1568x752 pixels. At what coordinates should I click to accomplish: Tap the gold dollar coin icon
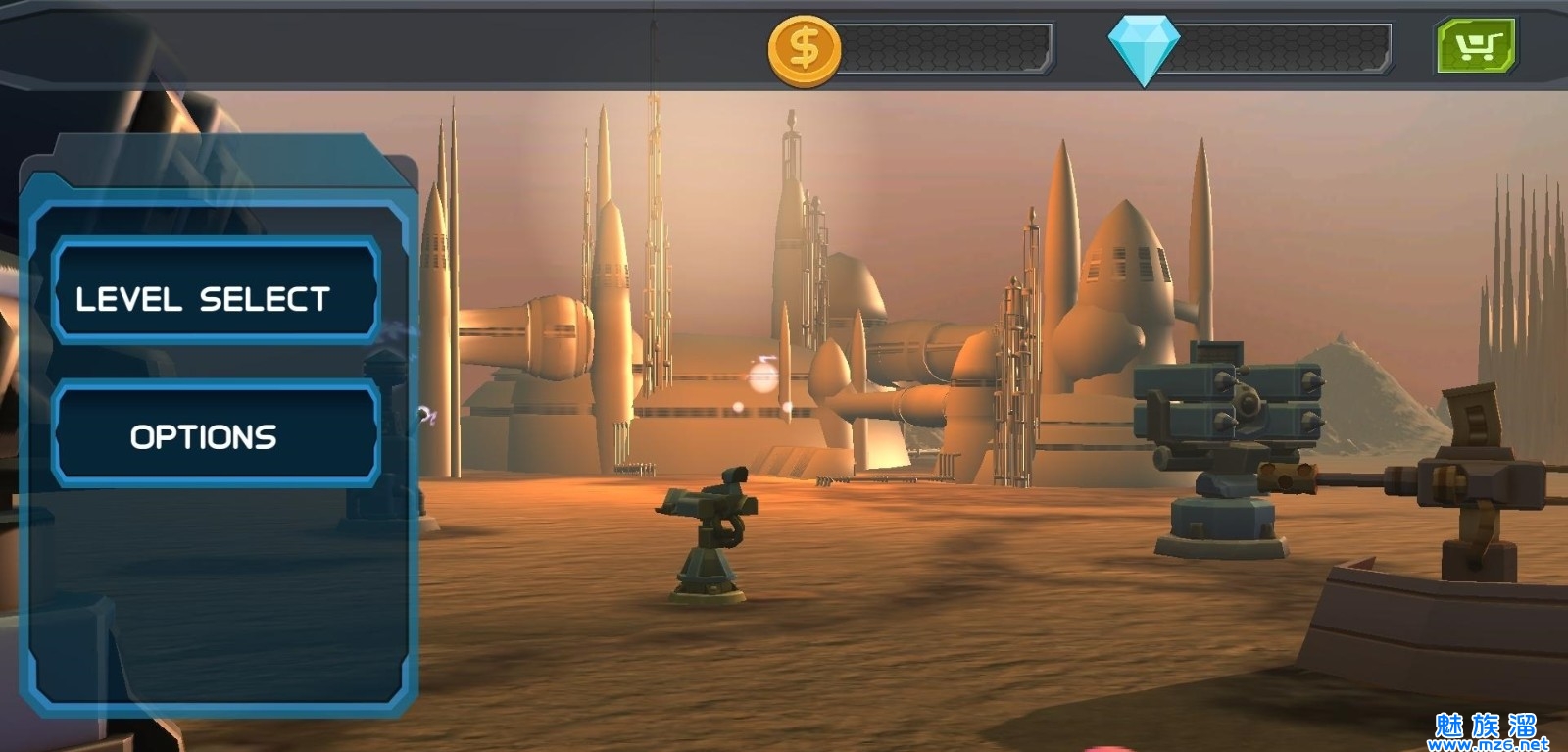[x=805, y=50]
